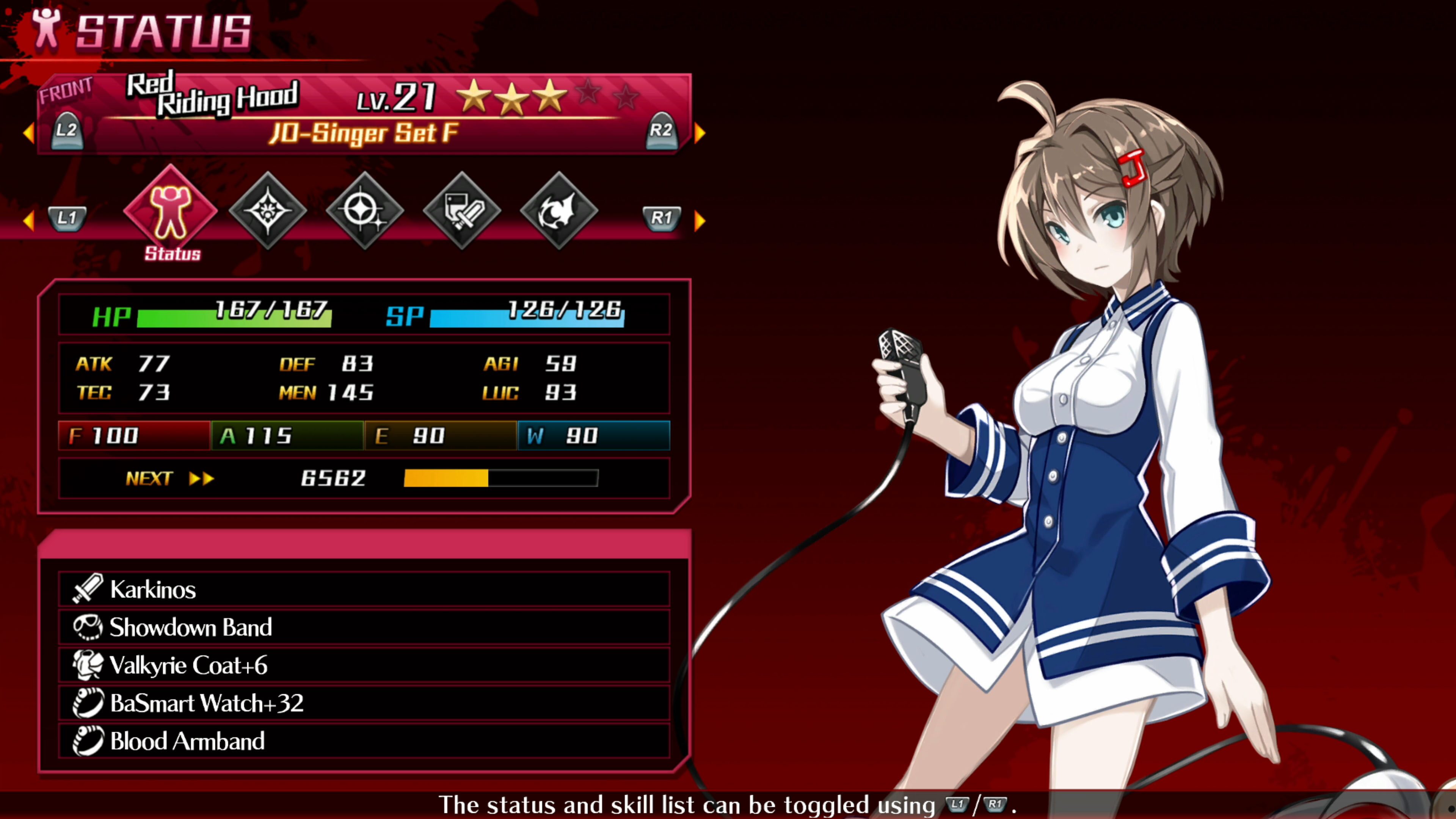Choose the Showdown Band equipment row
Image resolution: width=1456 pixels, height=819 pixels.
coord(364,627)
